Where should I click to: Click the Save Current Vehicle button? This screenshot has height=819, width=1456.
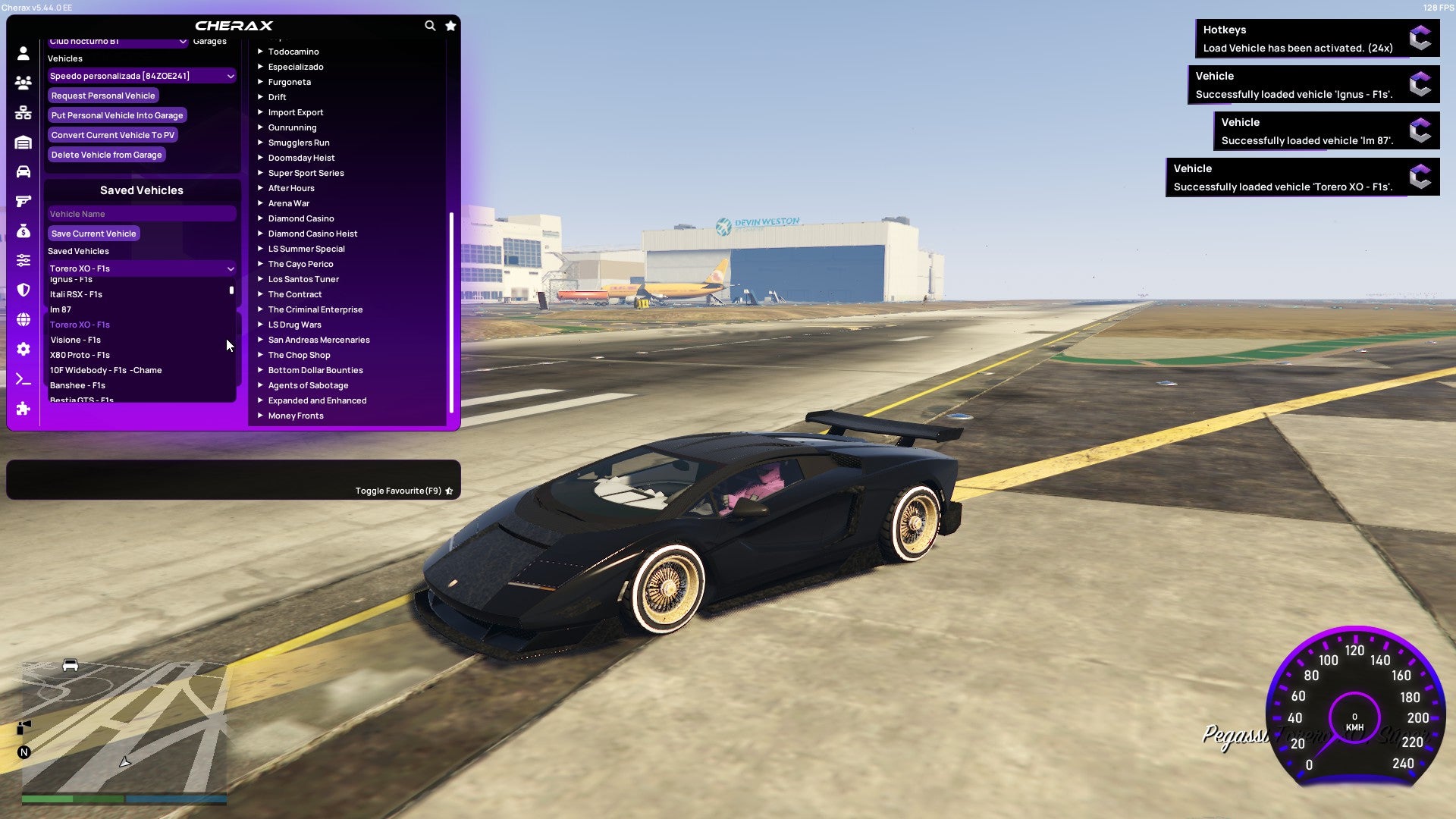[93, 234]
